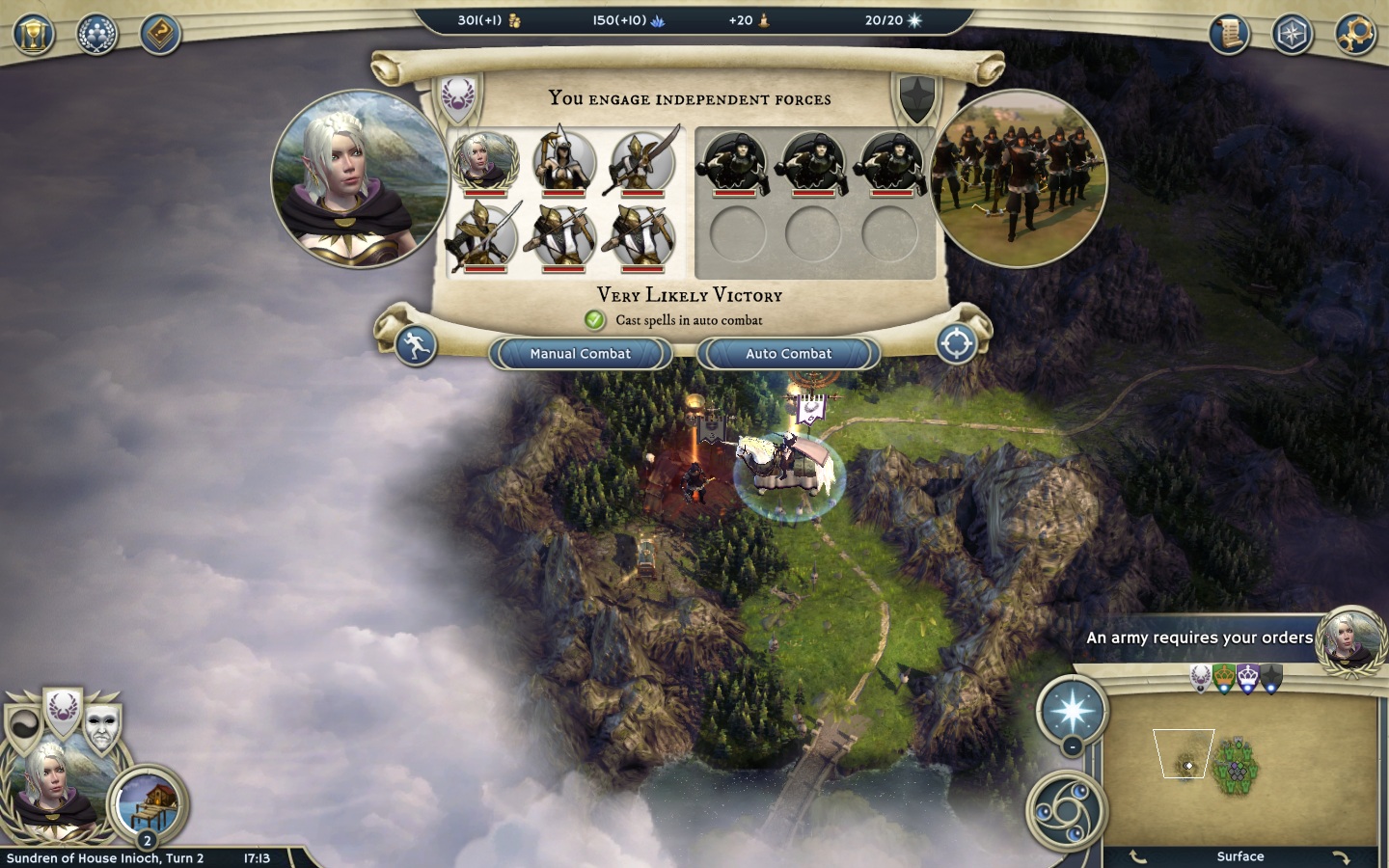Image resolution: width=1389 pixels, height=868 pixels.
Task: Open the hexagon realm overview icon
Action: point(1292,36)
